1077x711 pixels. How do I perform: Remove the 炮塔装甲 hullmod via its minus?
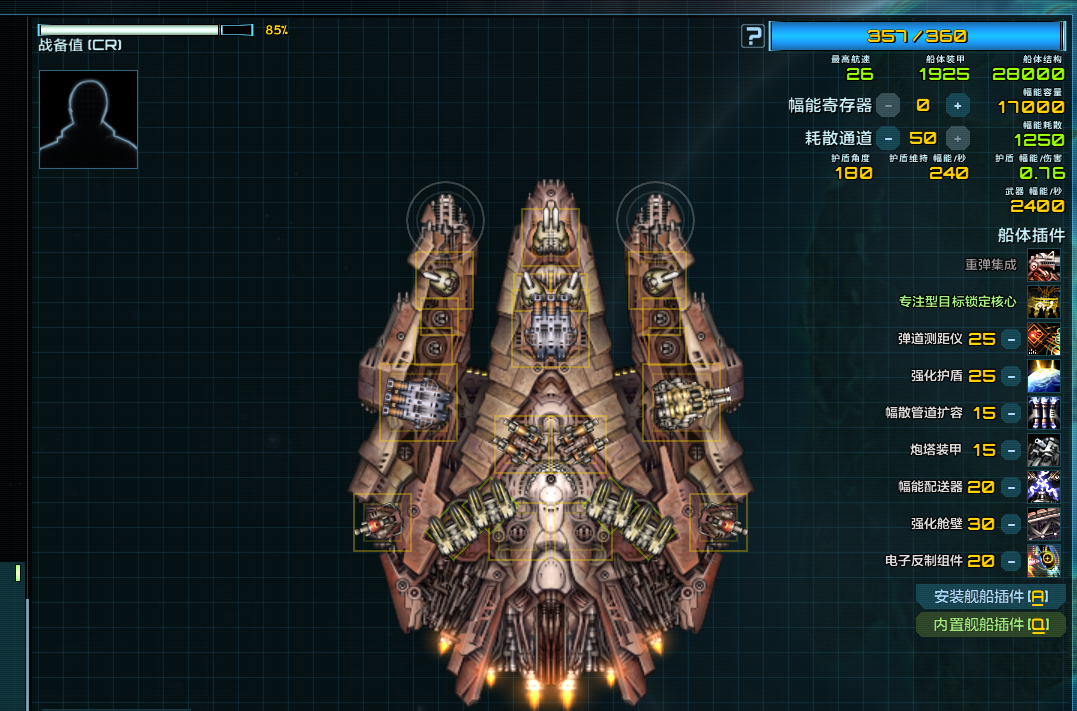(x=1011, y=450)
